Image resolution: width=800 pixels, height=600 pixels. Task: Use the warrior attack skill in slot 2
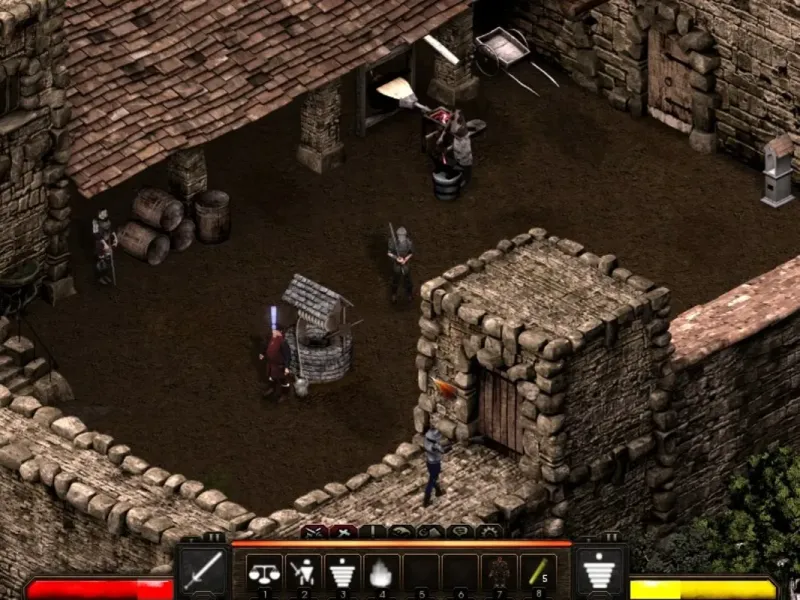click(303, 573)
